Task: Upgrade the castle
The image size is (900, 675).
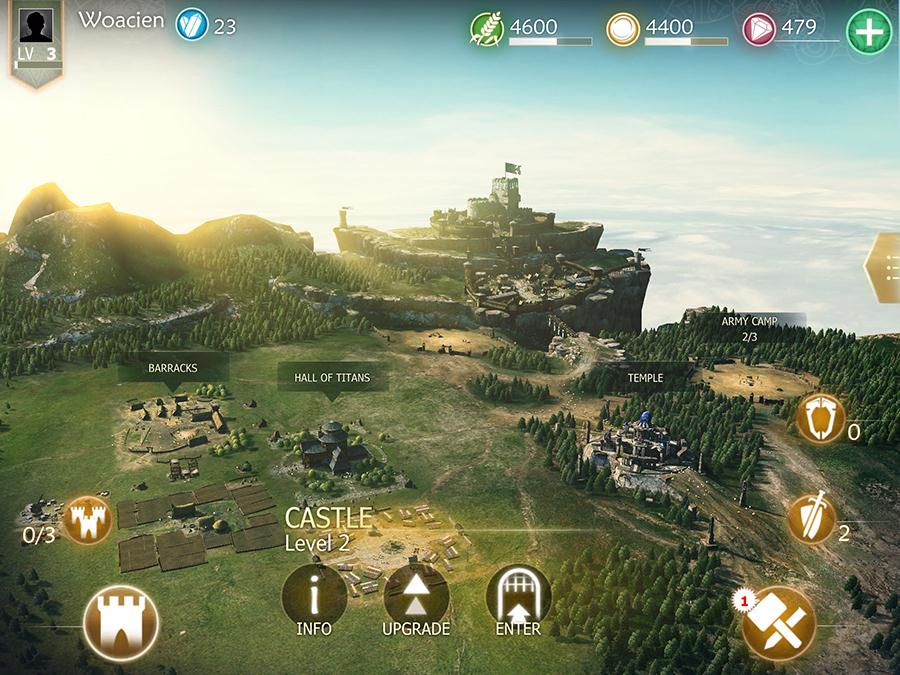Action: coord(416,598)
